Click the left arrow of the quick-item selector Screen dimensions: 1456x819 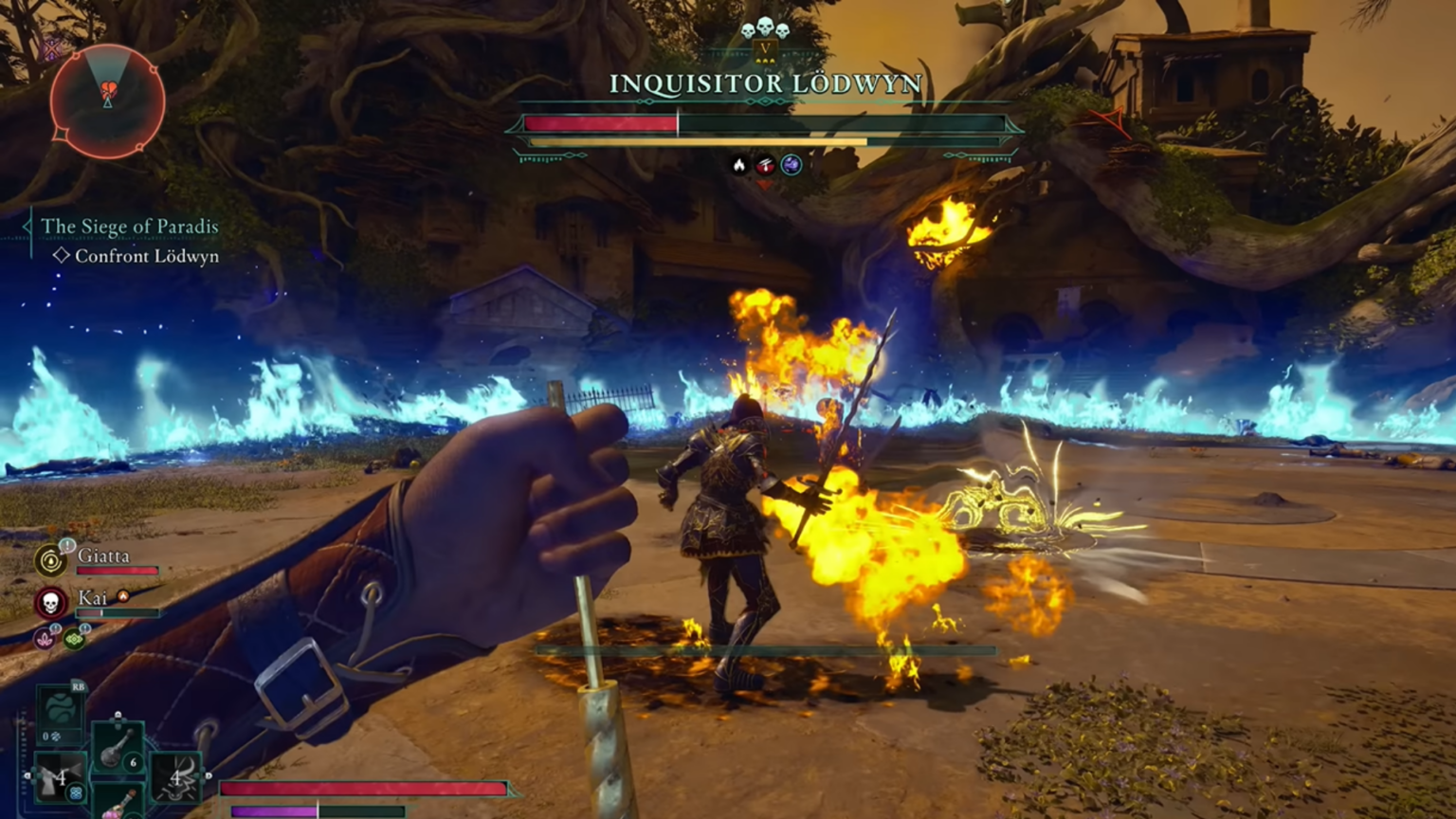pyautogui.click(x=27, y=775)
